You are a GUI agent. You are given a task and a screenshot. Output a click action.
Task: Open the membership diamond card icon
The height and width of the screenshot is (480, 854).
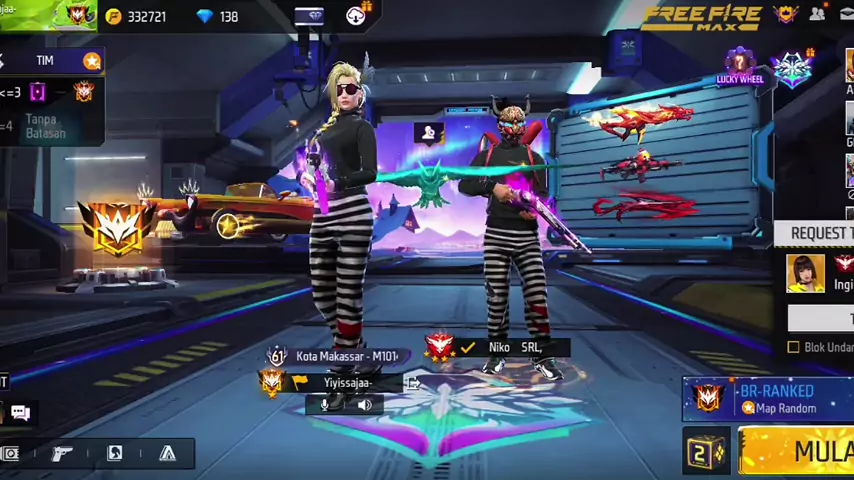point(309,16)
